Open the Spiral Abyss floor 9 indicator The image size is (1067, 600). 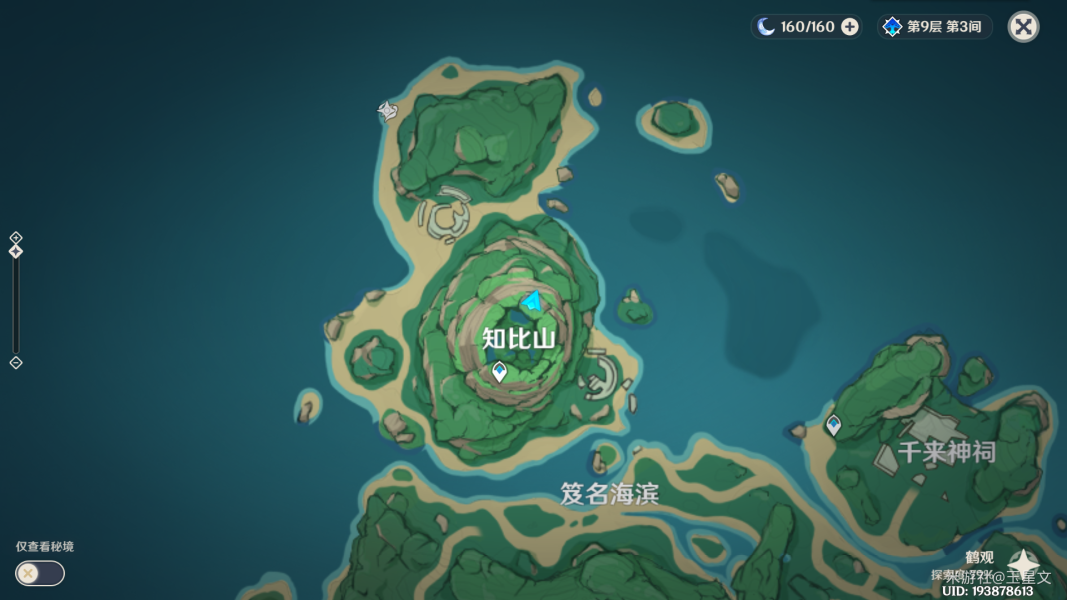[934, 27]
